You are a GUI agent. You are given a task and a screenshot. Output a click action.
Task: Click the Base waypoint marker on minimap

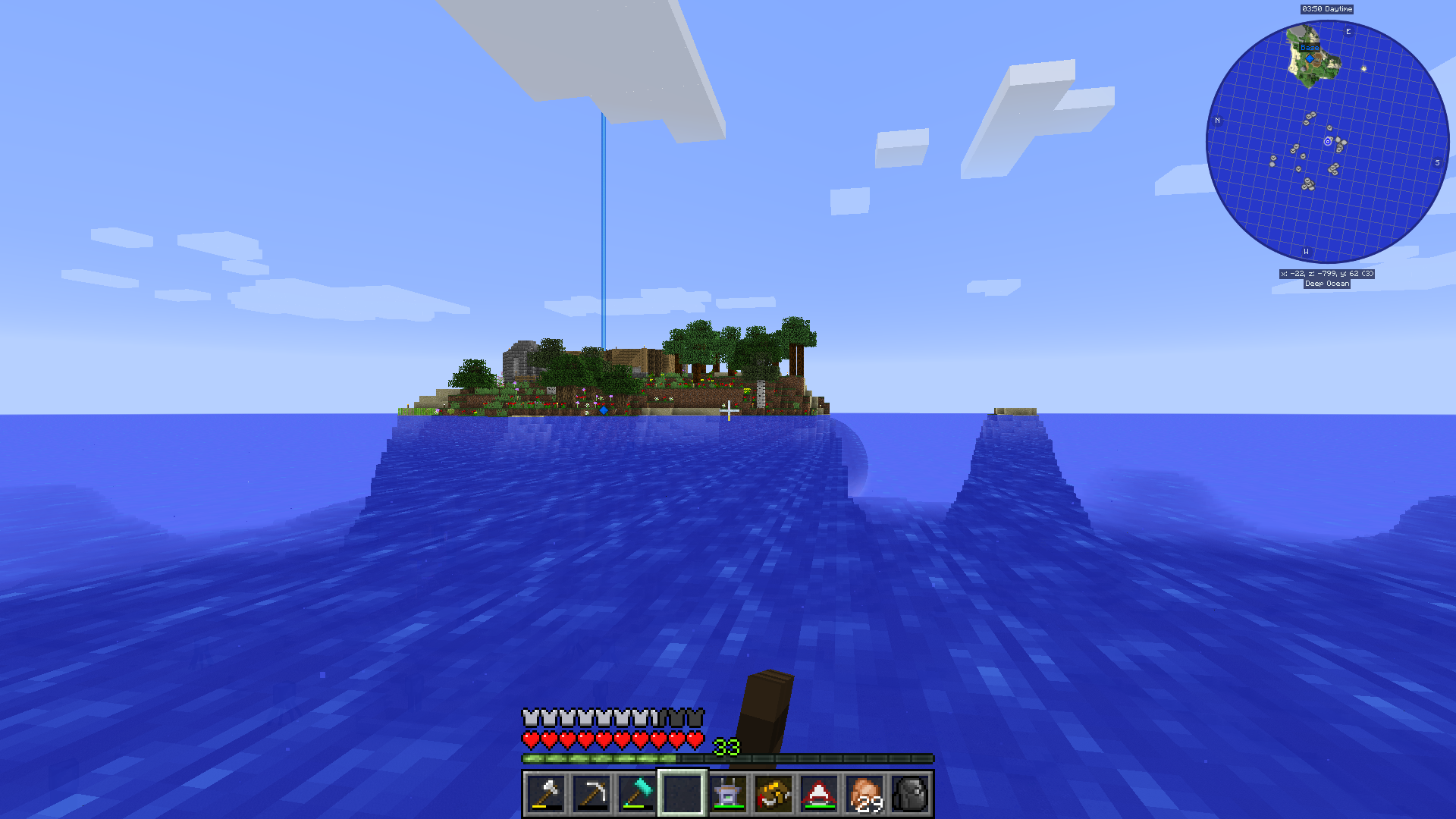[1310, 58]
